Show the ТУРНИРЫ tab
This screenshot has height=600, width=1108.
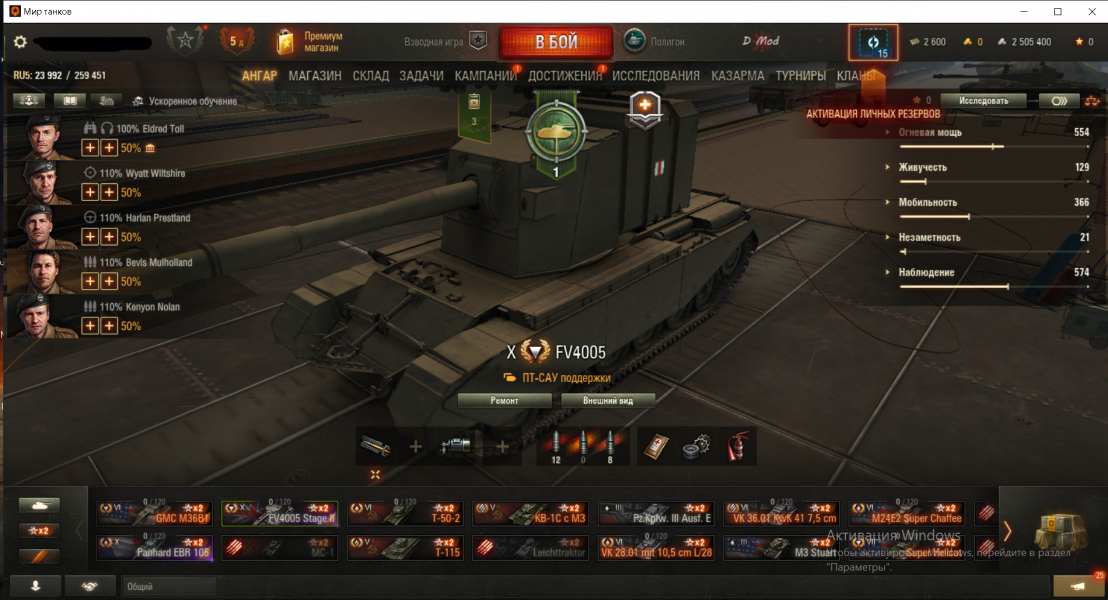[x=800, y=76]
